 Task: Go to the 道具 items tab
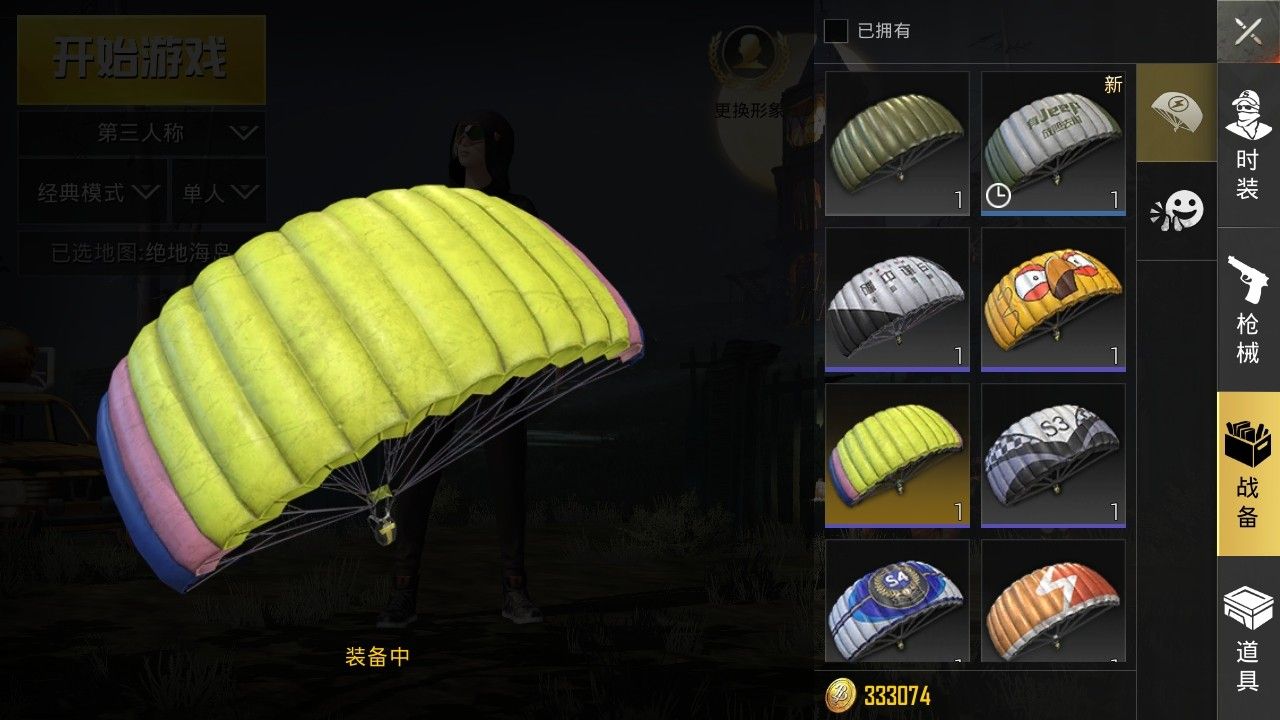1247,637
